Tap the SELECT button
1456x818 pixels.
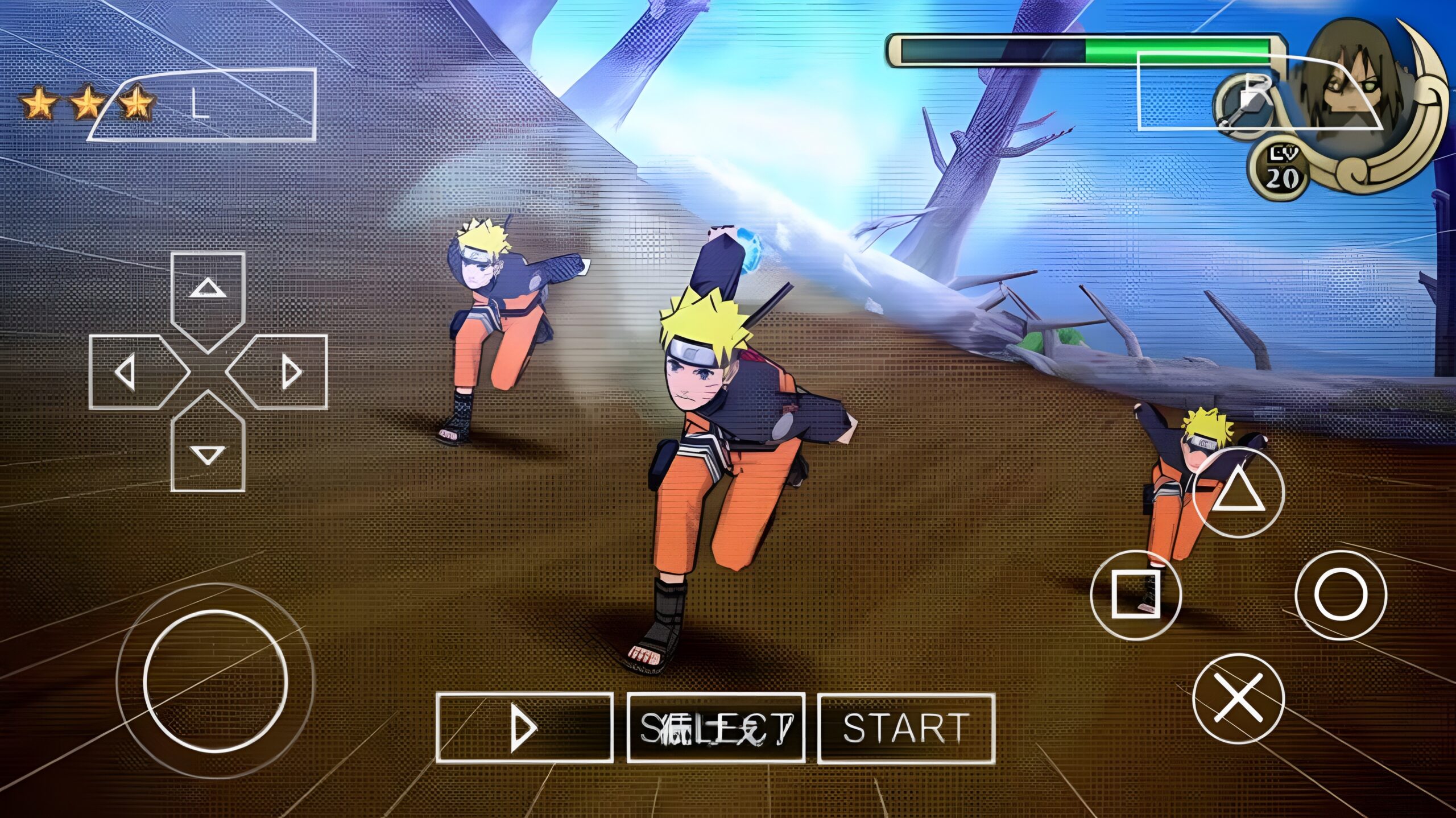coord(715,728)
